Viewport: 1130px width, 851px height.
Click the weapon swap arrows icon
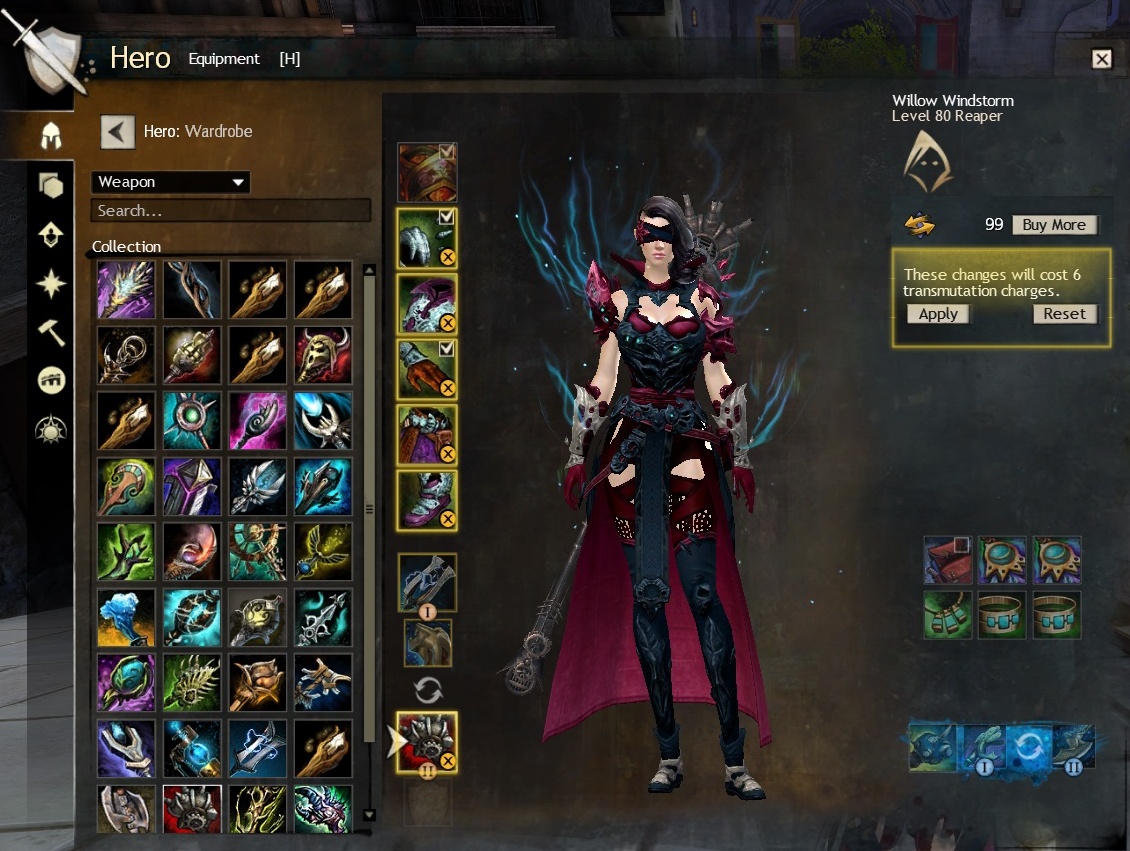(x=427, y=690)
